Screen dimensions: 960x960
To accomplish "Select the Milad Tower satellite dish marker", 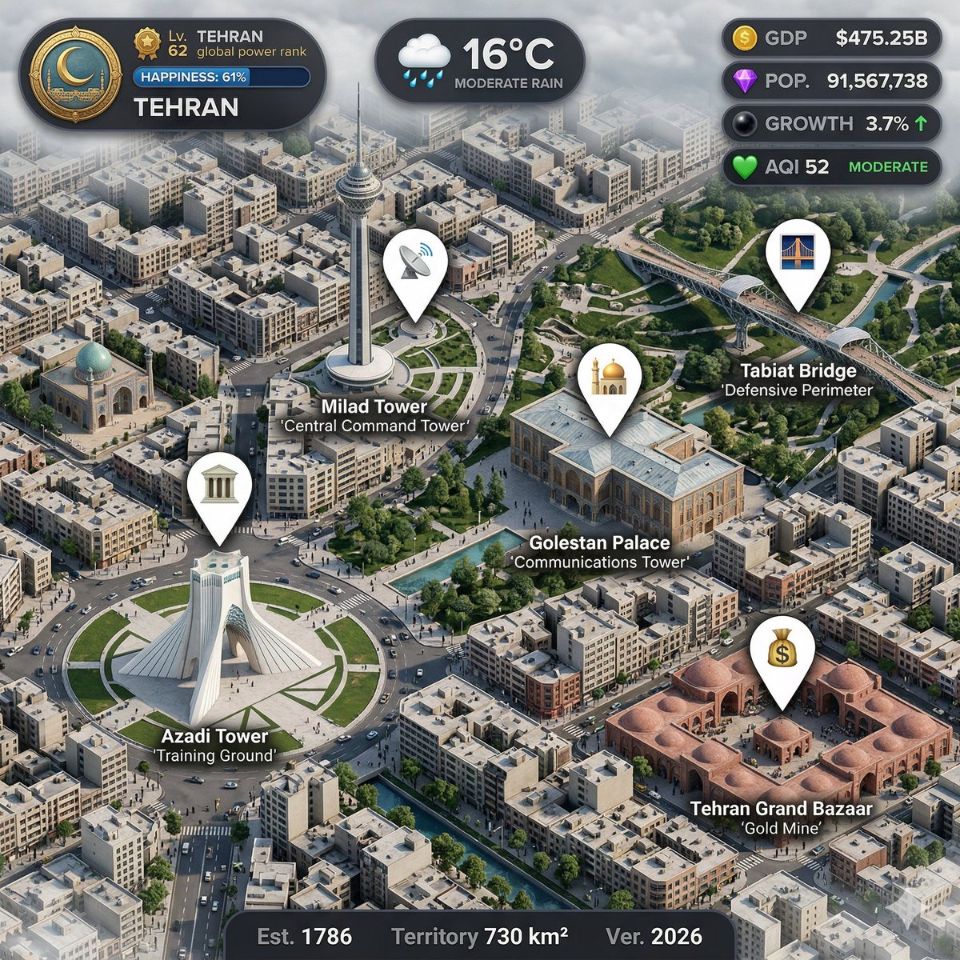I will coord(416,267).
